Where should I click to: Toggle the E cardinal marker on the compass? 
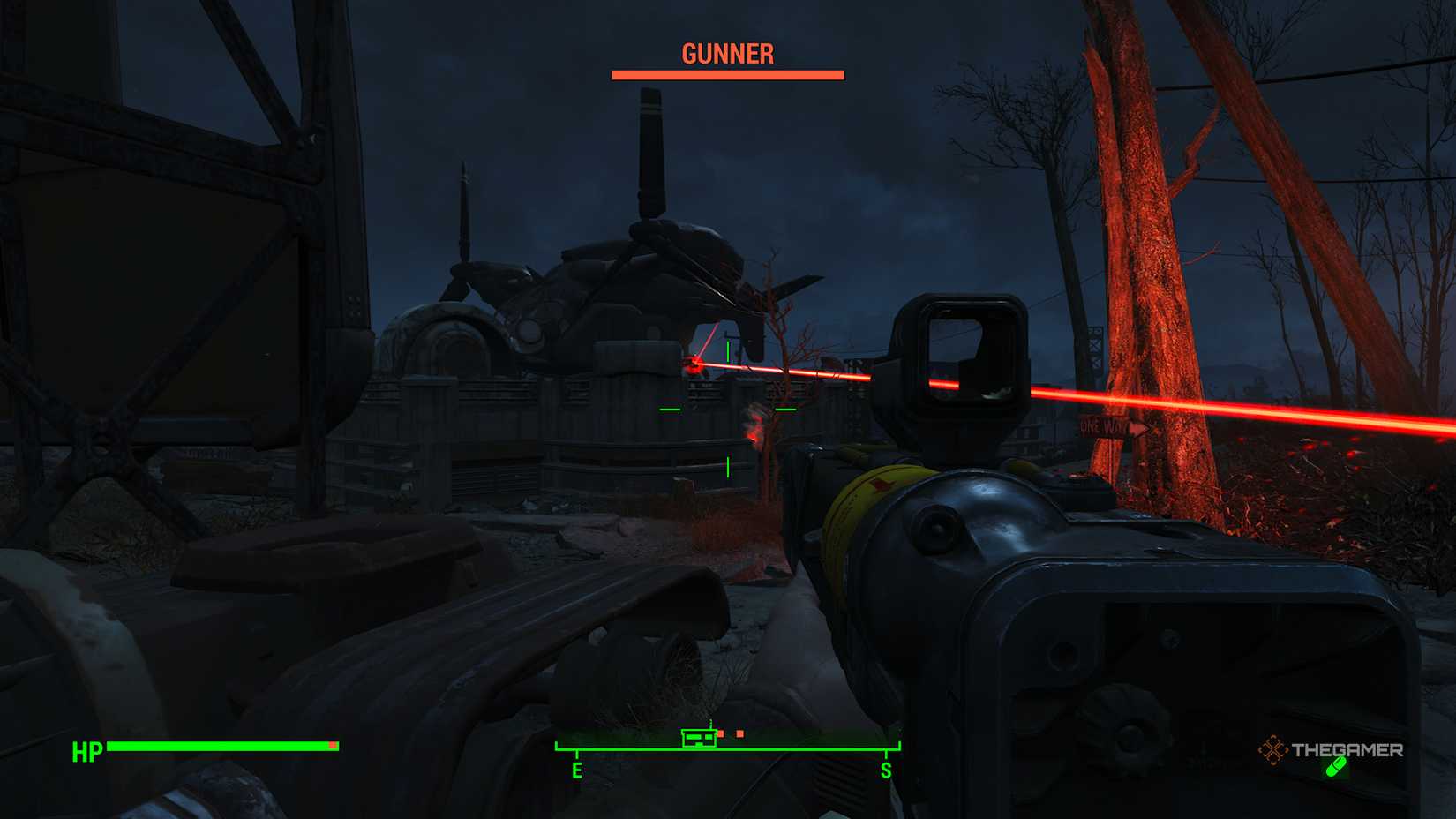(x=577, y=770)
